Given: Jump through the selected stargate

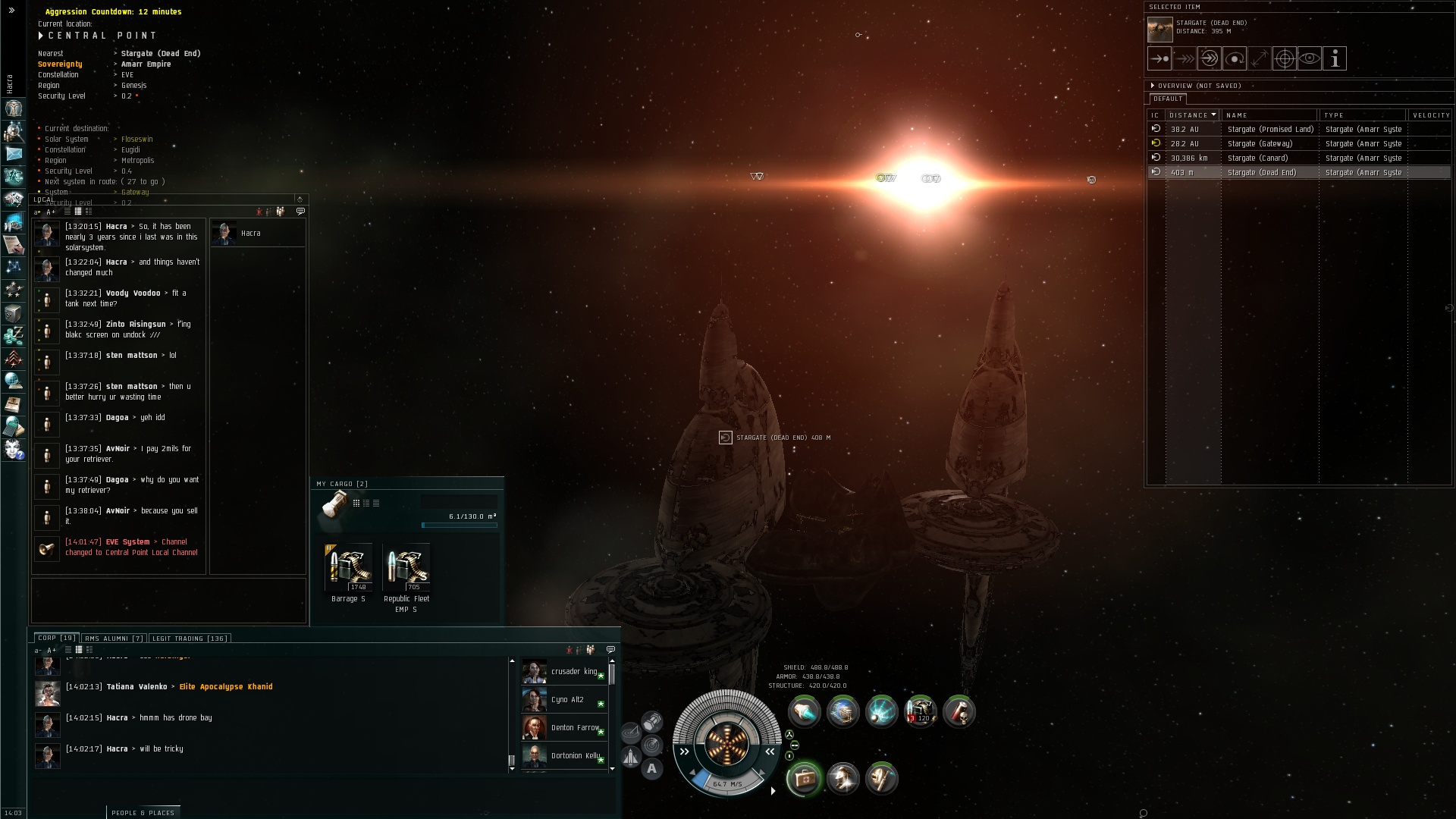Looking at the screenshot, I should [1210, 58].
